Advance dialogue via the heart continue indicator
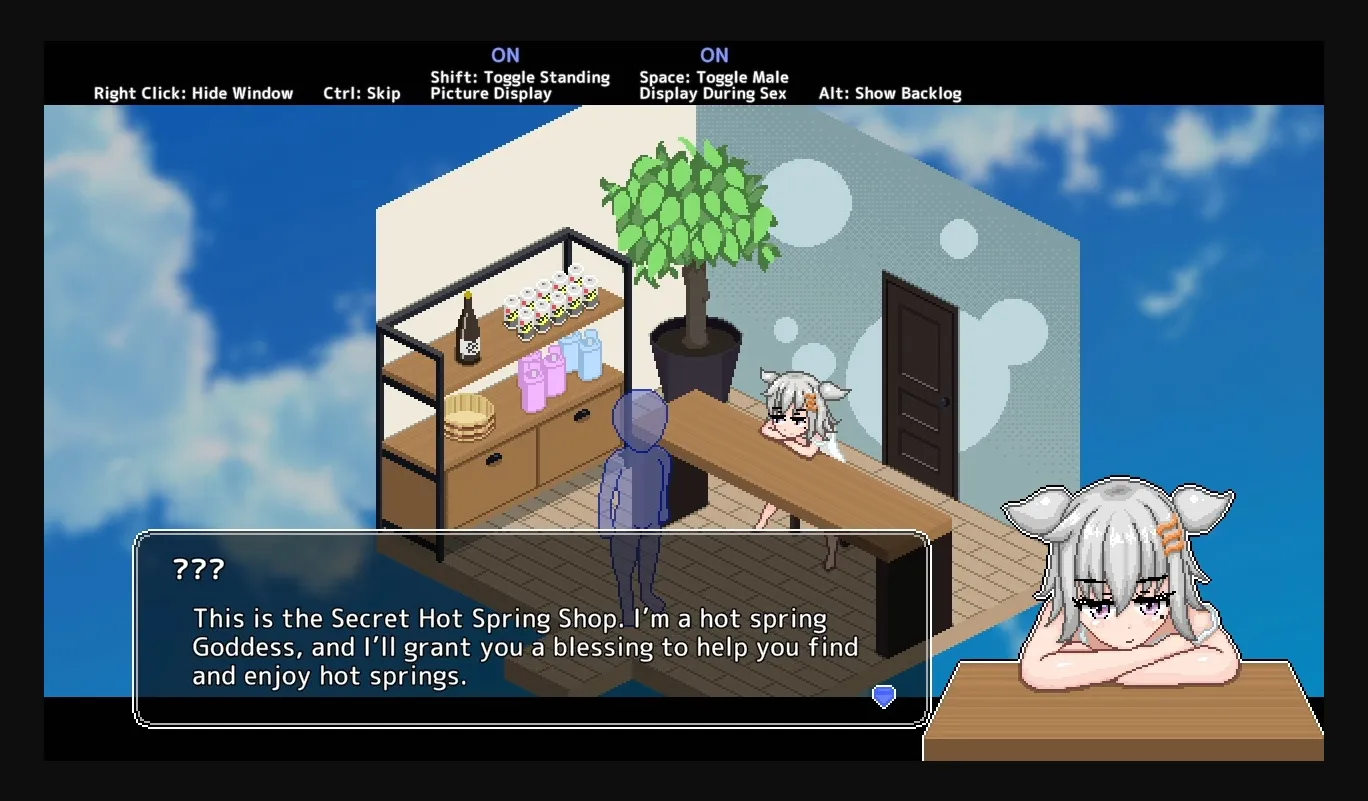1368x801 pixels. pyautogui.click(x=882, y=695)
